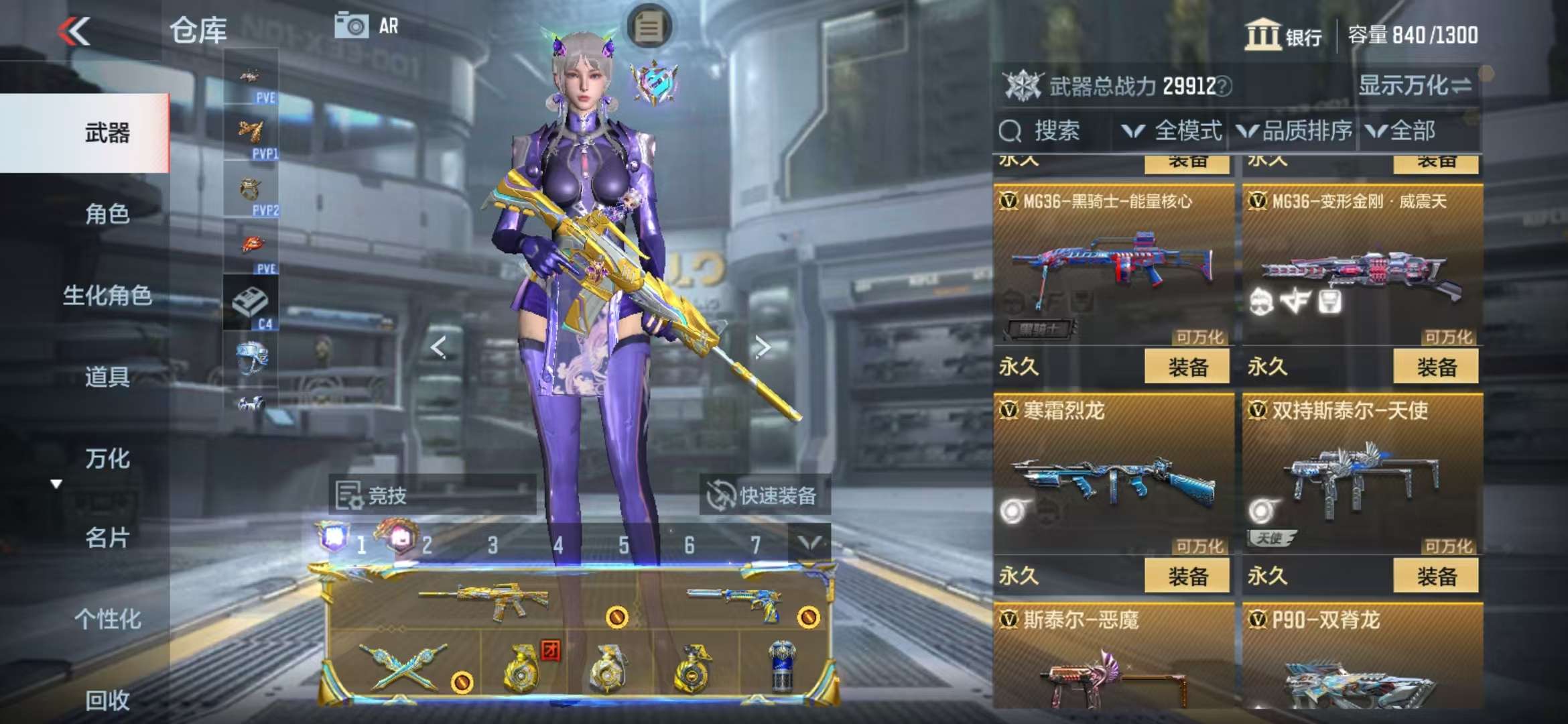
Task: Open 快速装备 quick equip
Action: 764,495
